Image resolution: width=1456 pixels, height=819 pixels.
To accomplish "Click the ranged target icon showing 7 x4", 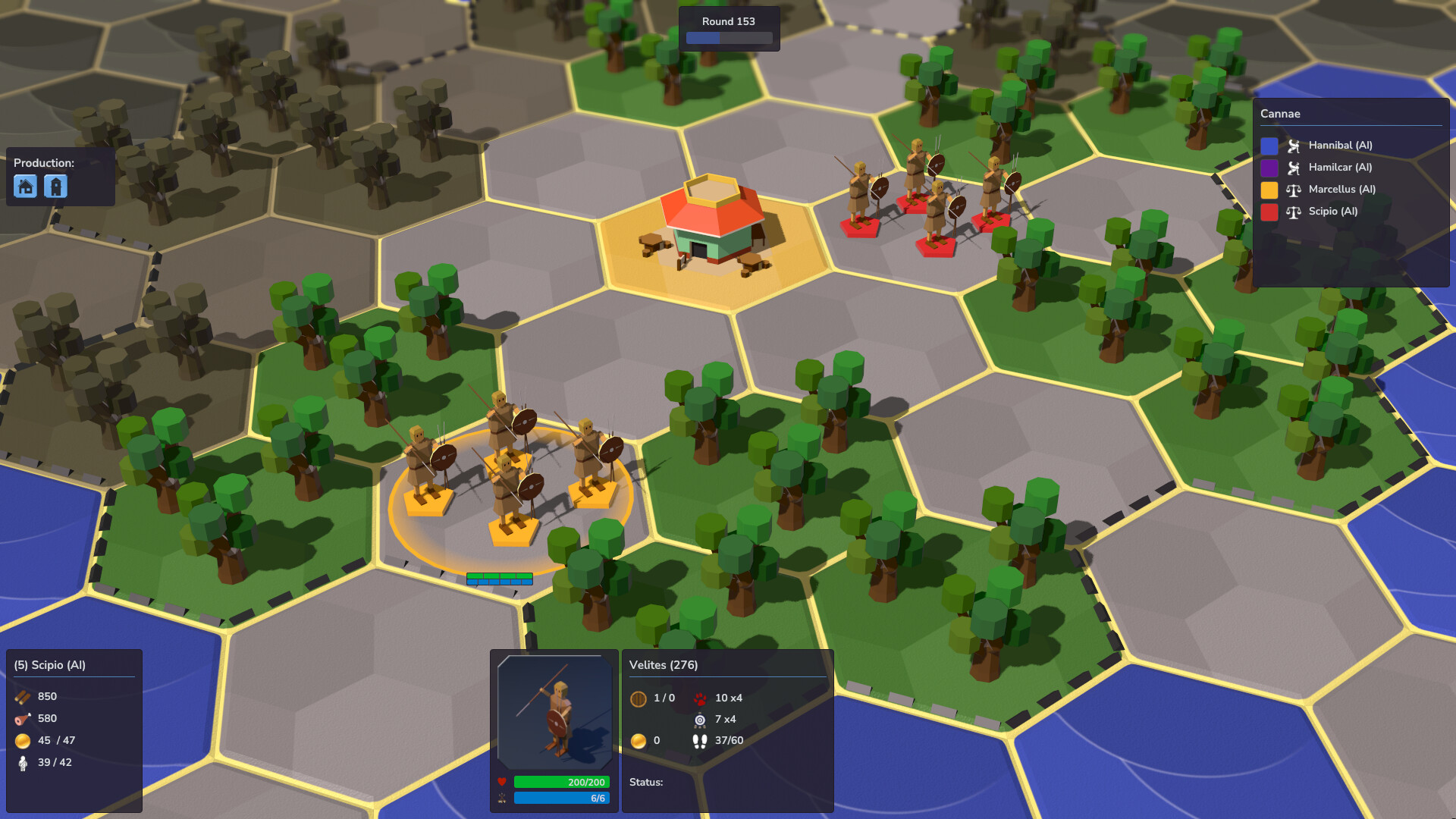I will coord(699,720).
